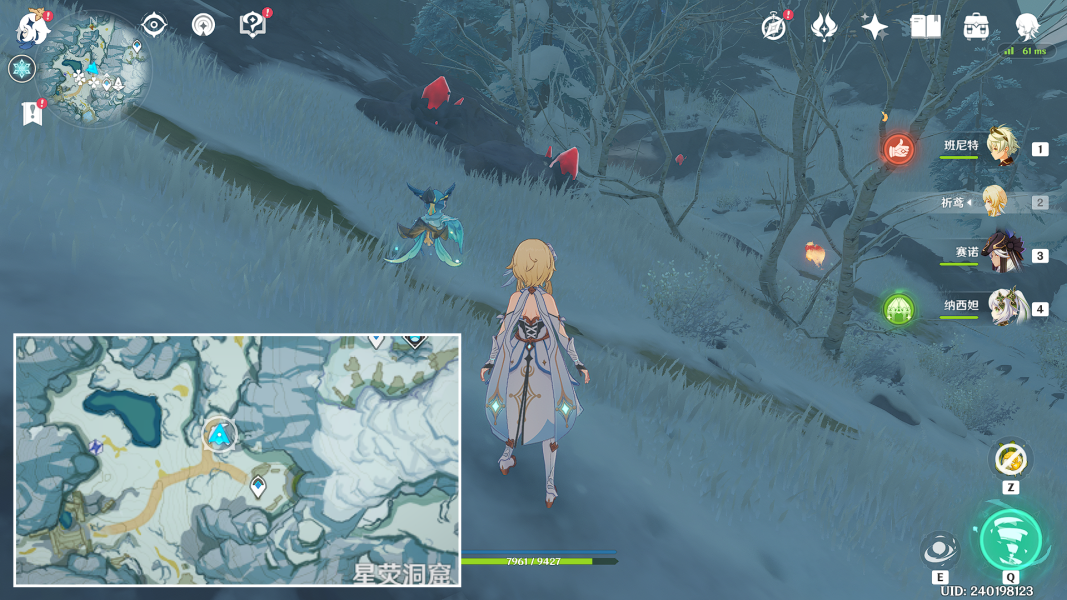Open the Adventurer Handbook book icon

pyautogui.click(x=926, y=27)
